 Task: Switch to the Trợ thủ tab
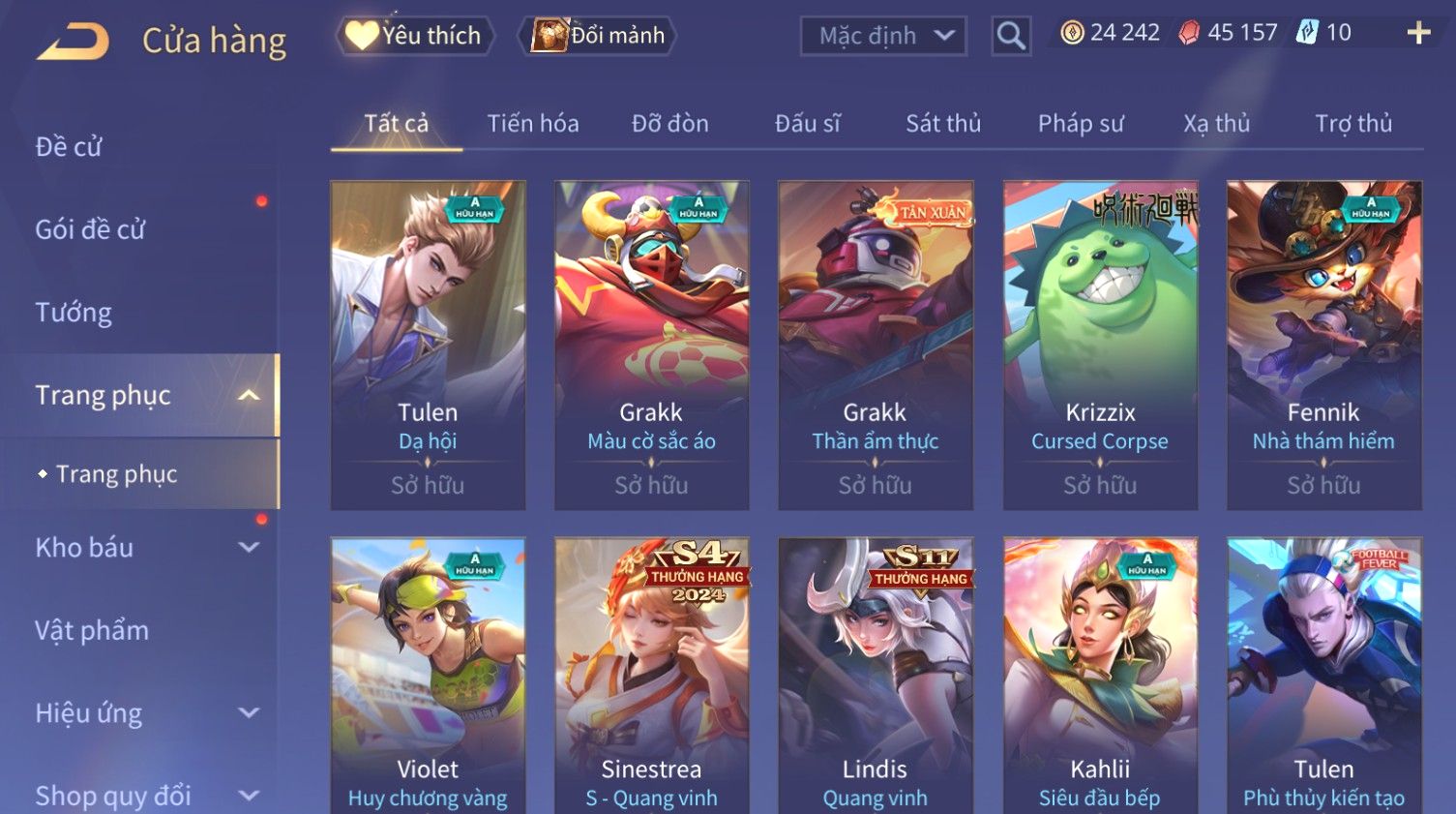pos(1352,124)
